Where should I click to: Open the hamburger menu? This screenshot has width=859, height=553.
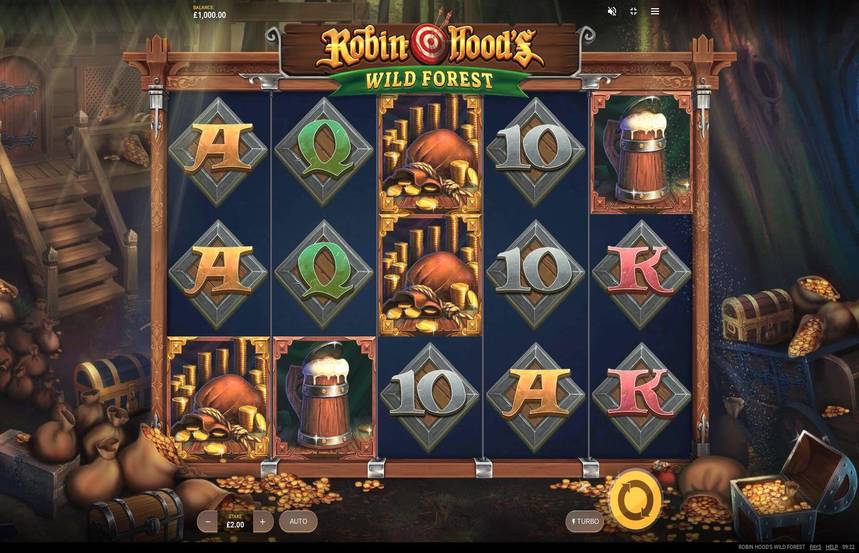[655, 11]
